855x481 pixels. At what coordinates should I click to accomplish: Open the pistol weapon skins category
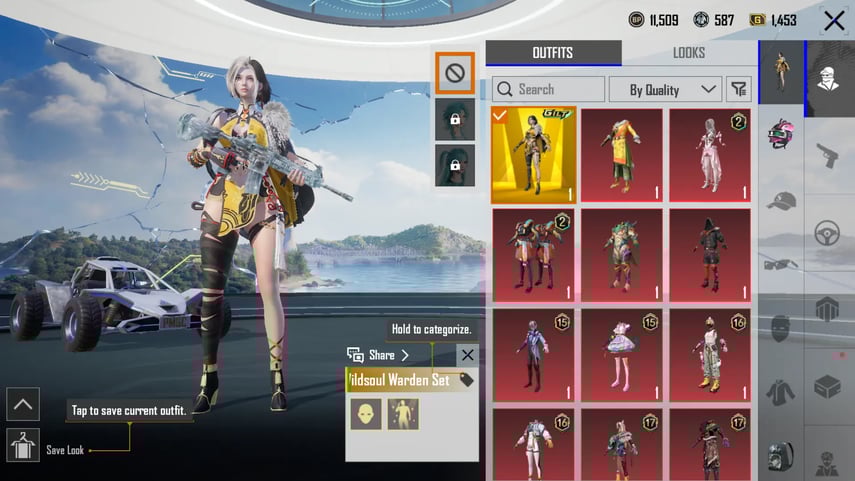coord(829,156)
